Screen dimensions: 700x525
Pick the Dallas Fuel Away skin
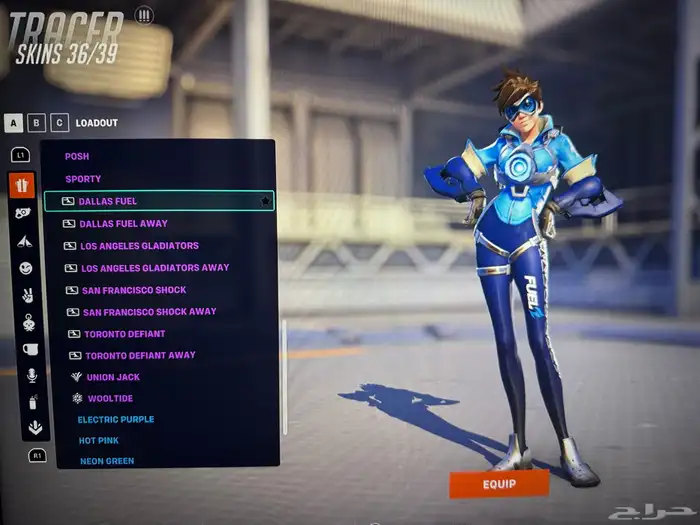123,223
